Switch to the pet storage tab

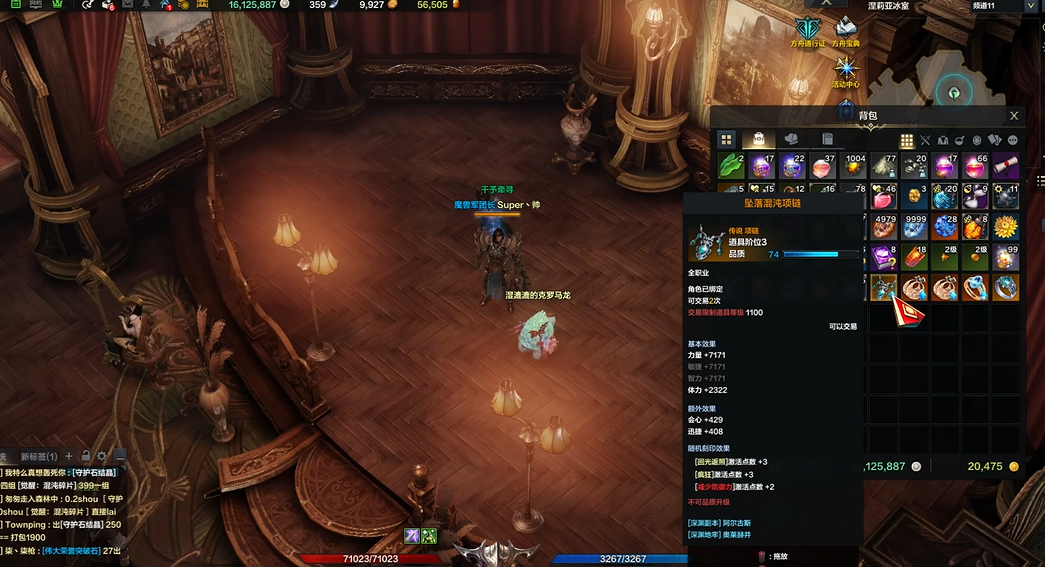[x=791, y=140]
